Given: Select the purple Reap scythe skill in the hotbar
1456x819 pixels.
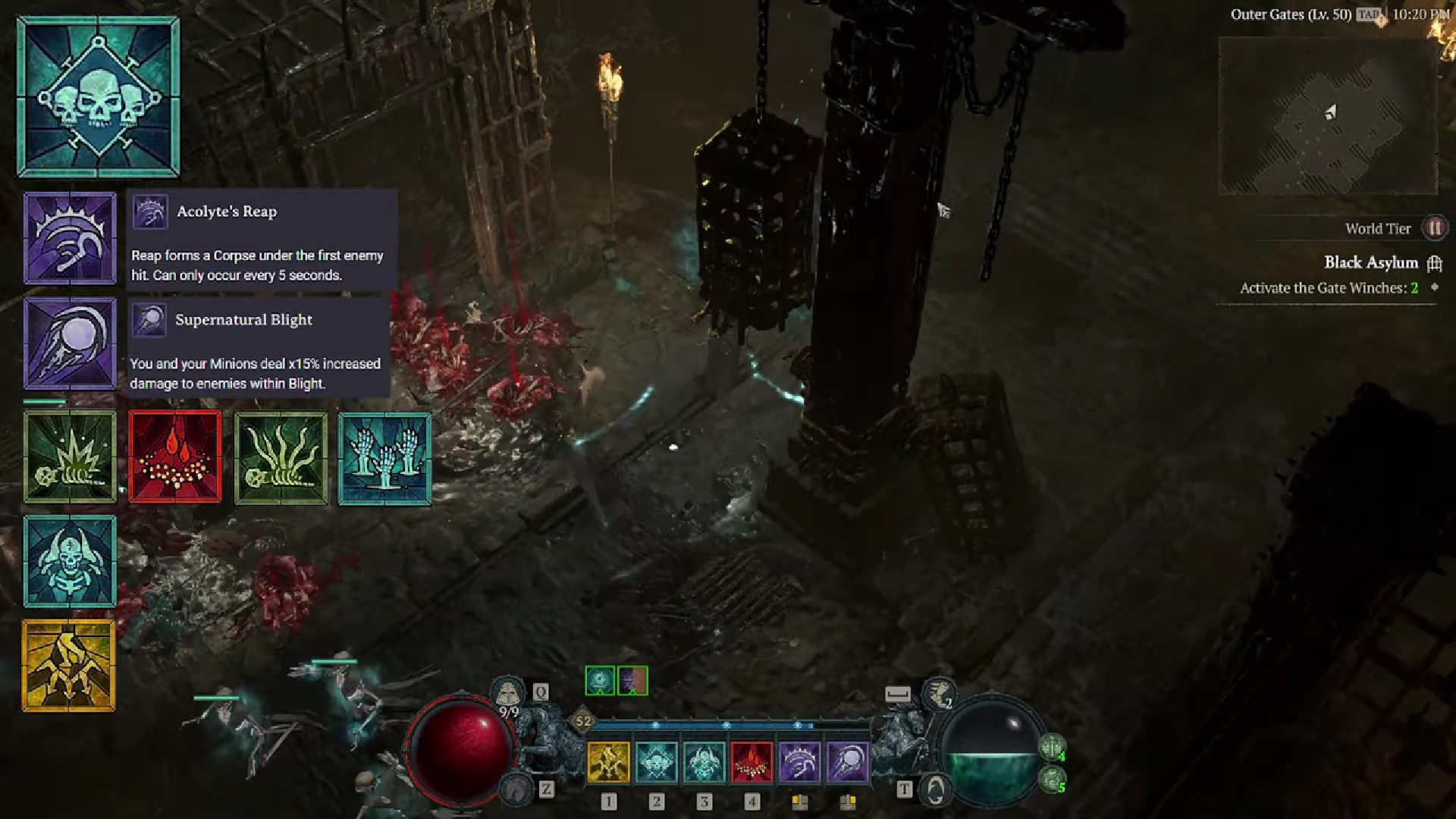Looking at the screenshot, I should coord(799,762).
